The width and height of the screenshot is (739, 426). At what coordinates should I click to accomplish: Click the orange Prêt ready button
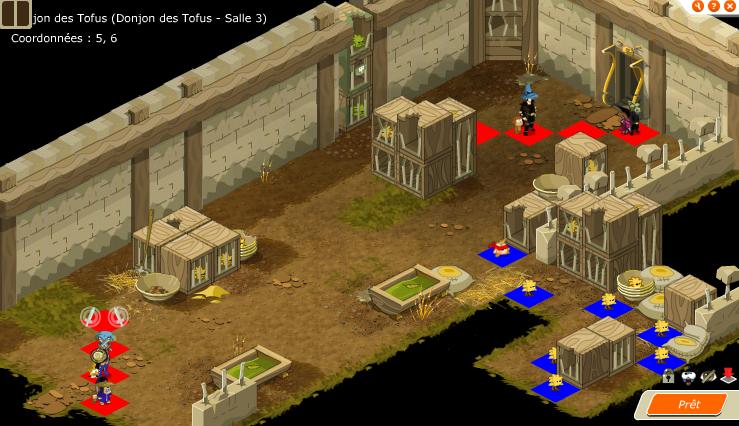[689, 404]
